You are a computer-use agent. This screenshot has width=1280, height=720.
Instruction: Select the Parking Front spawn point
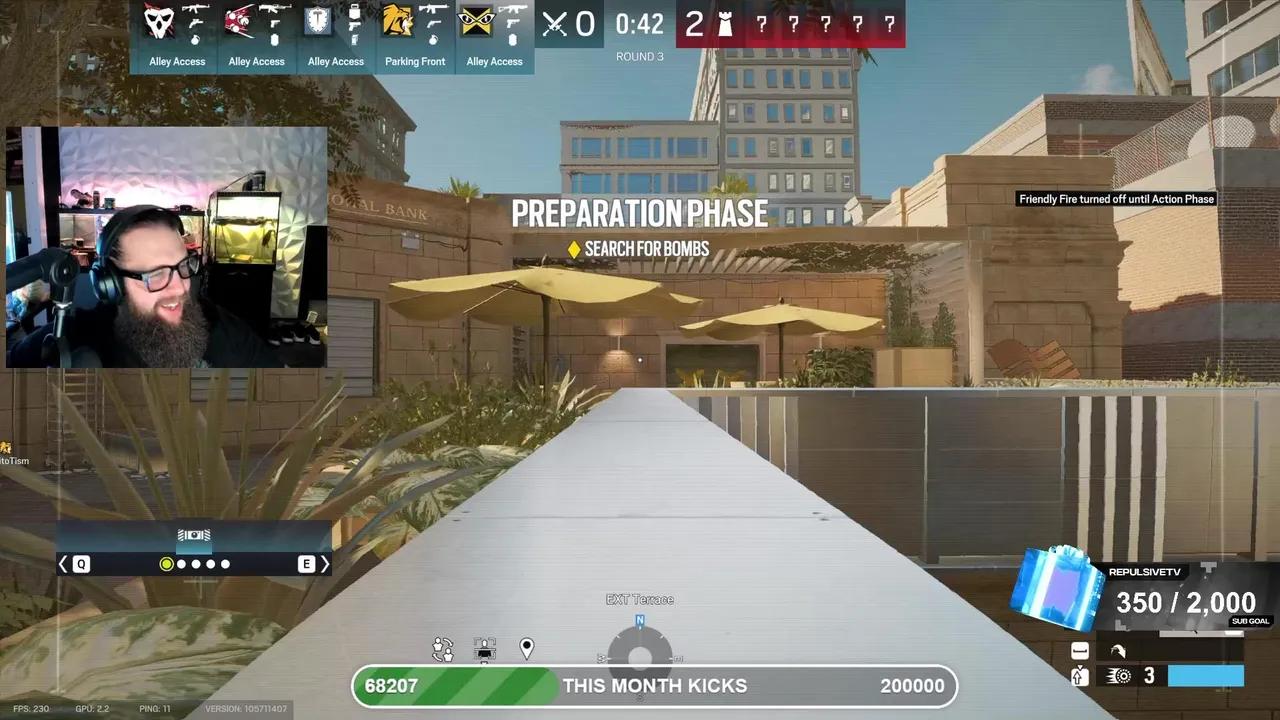click(x=414, y=61)
